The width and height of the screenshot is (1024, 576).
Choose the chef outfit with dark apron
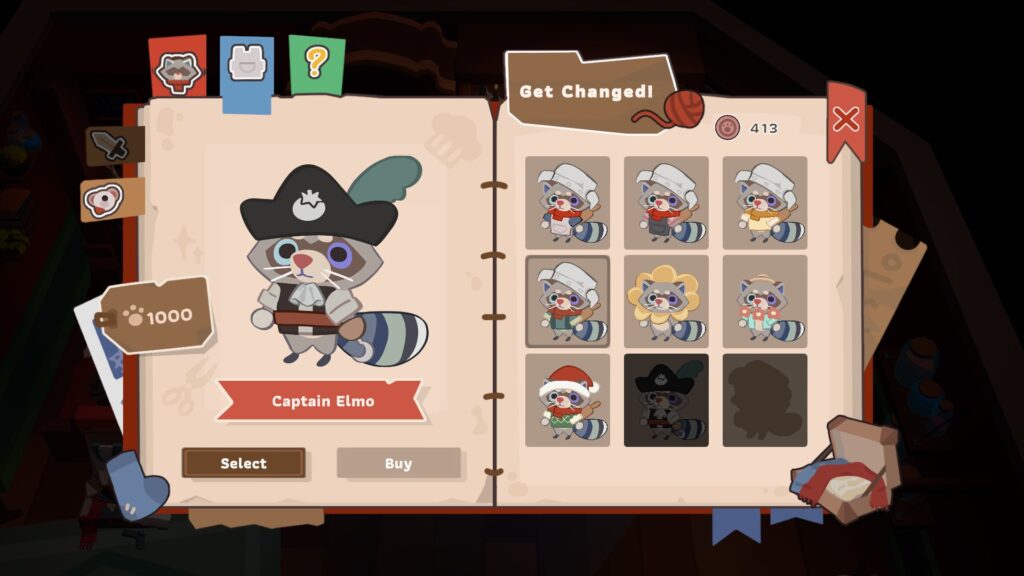666,202
